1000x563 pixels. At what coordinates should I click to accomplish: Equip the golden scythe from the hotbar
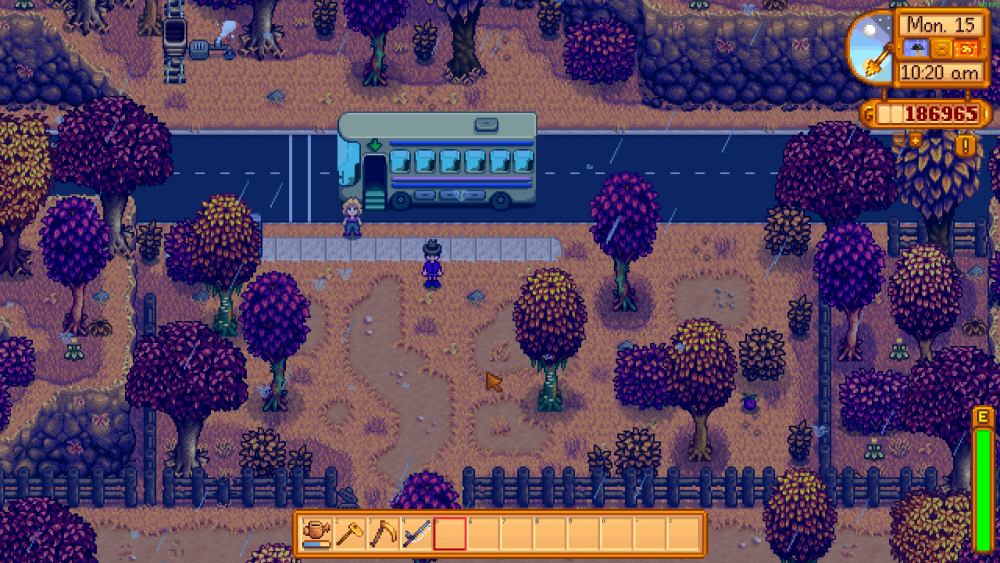(x=384, y=533)
